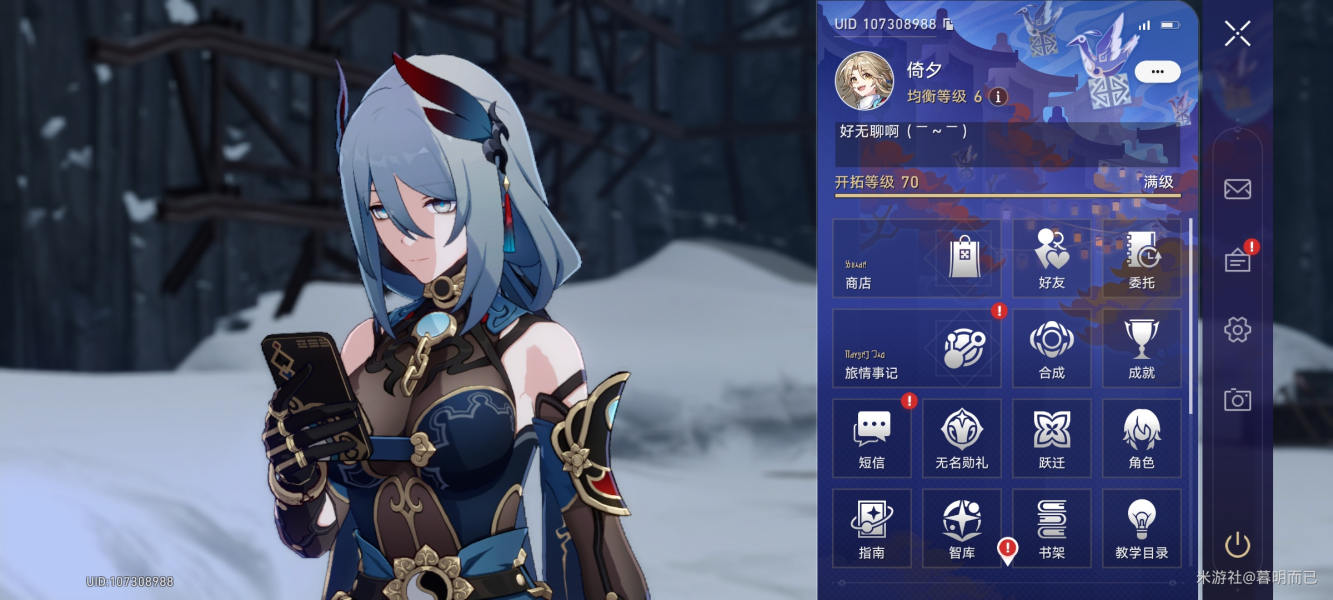Open the 指南 guide menu
Image resolution: width=1333 pixels, height=600 pixels.
click(871, 528)
